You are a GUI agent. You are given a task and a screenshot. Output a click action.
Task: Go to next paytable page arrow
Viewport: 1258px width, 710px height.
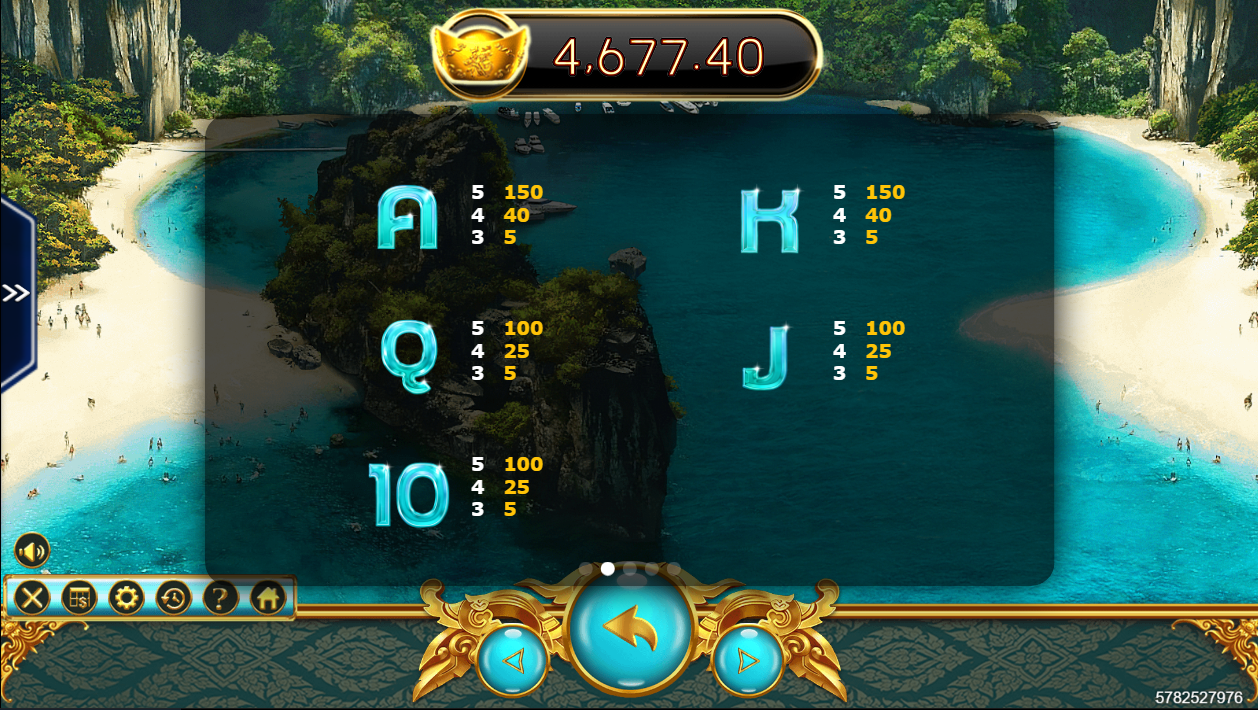tap(747, 660)
